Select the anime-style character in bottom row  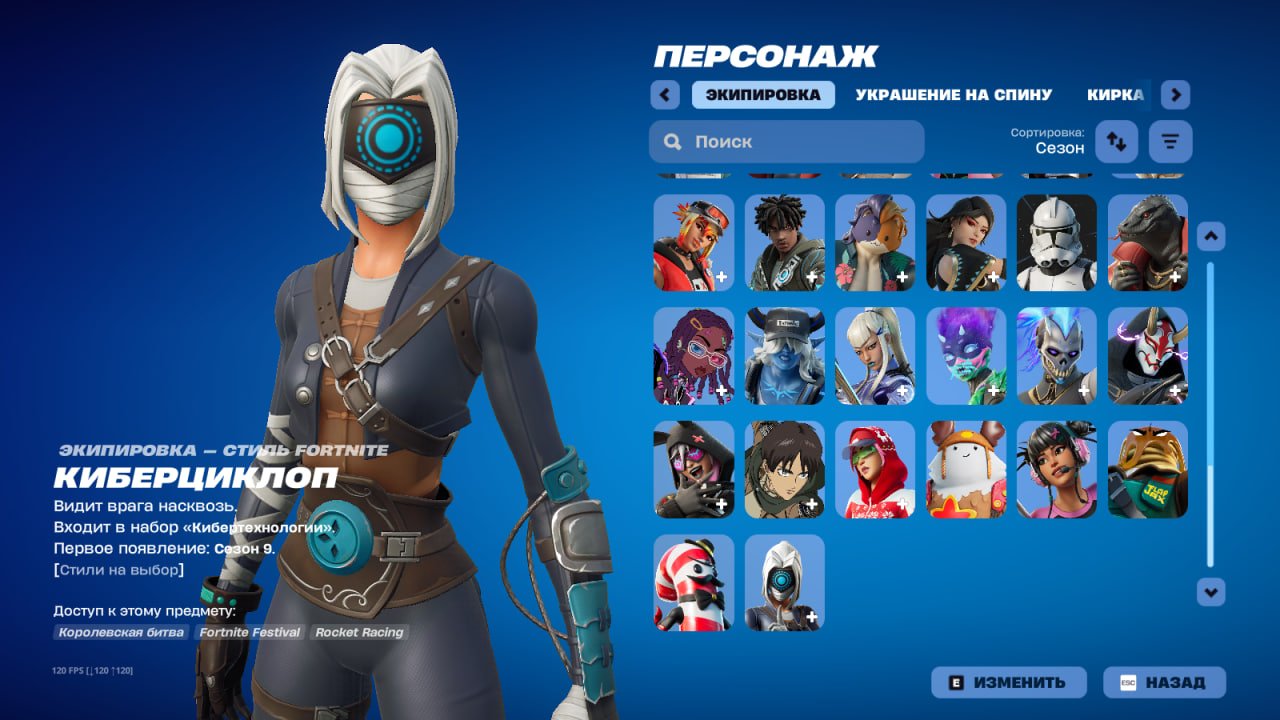[785, 470]
